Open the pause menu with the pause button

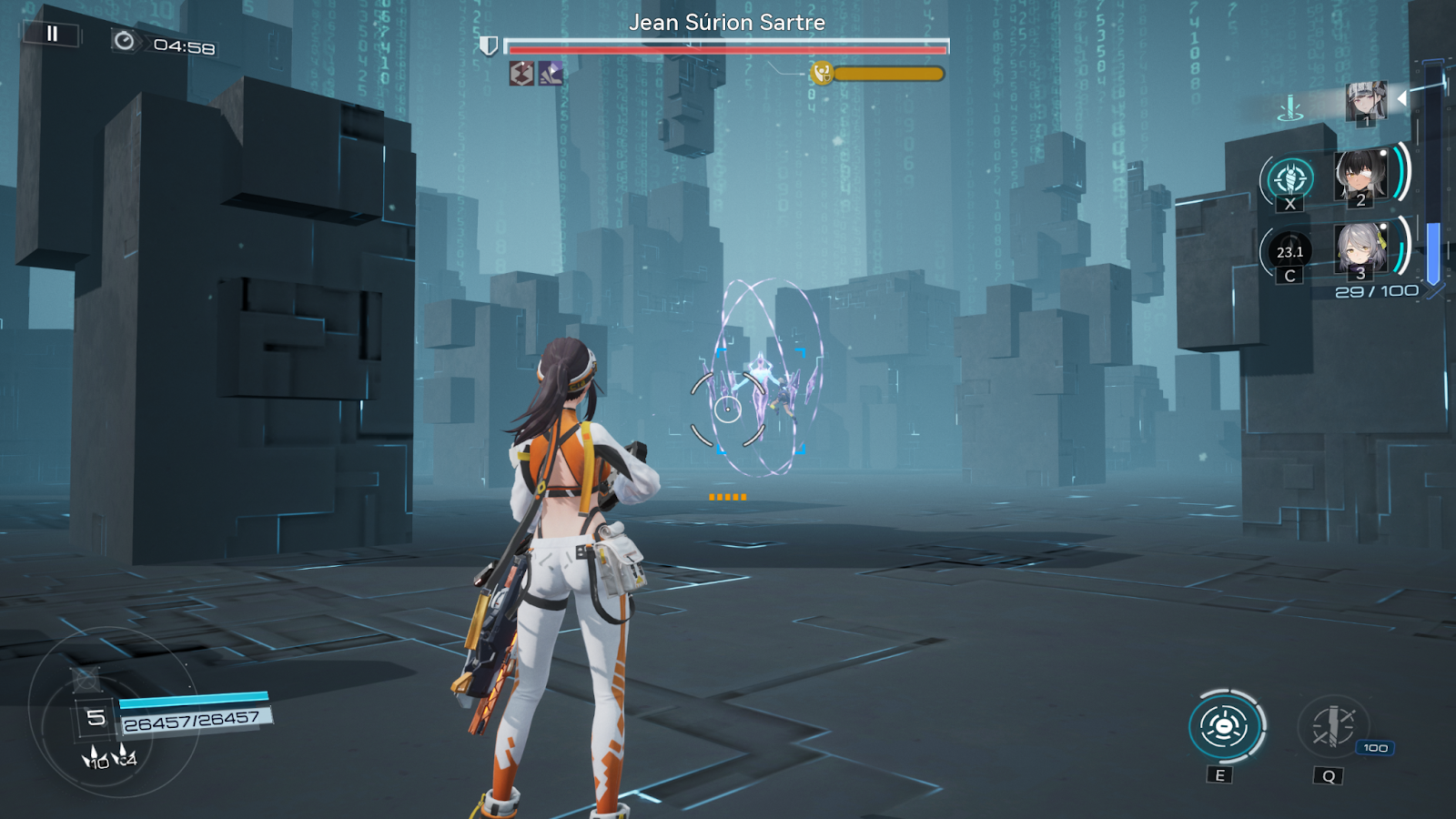pyautogui.click(x=52, y=36)
